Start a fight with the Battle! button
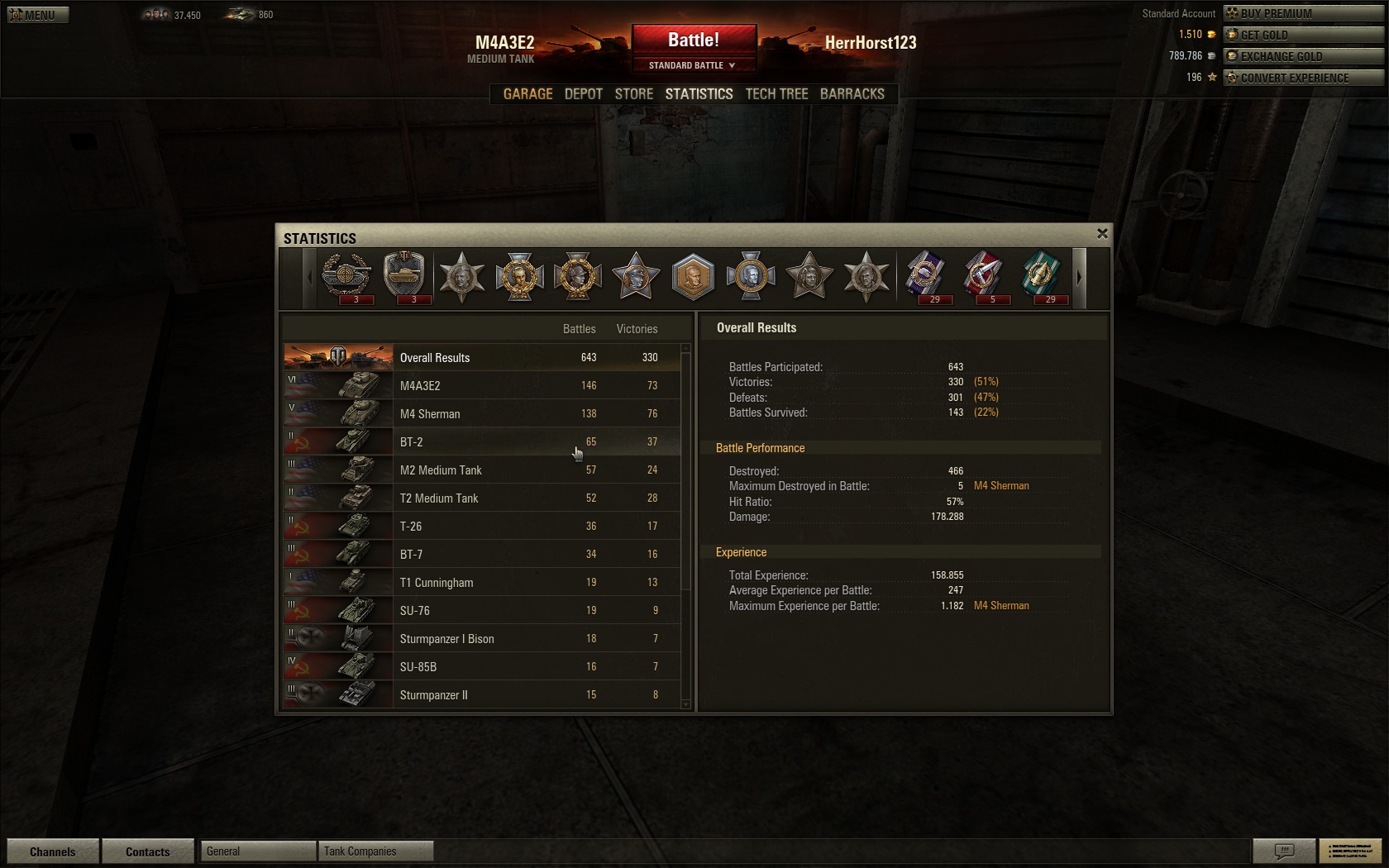This screenshot has height=868, width=1389. tap(694, 40)
